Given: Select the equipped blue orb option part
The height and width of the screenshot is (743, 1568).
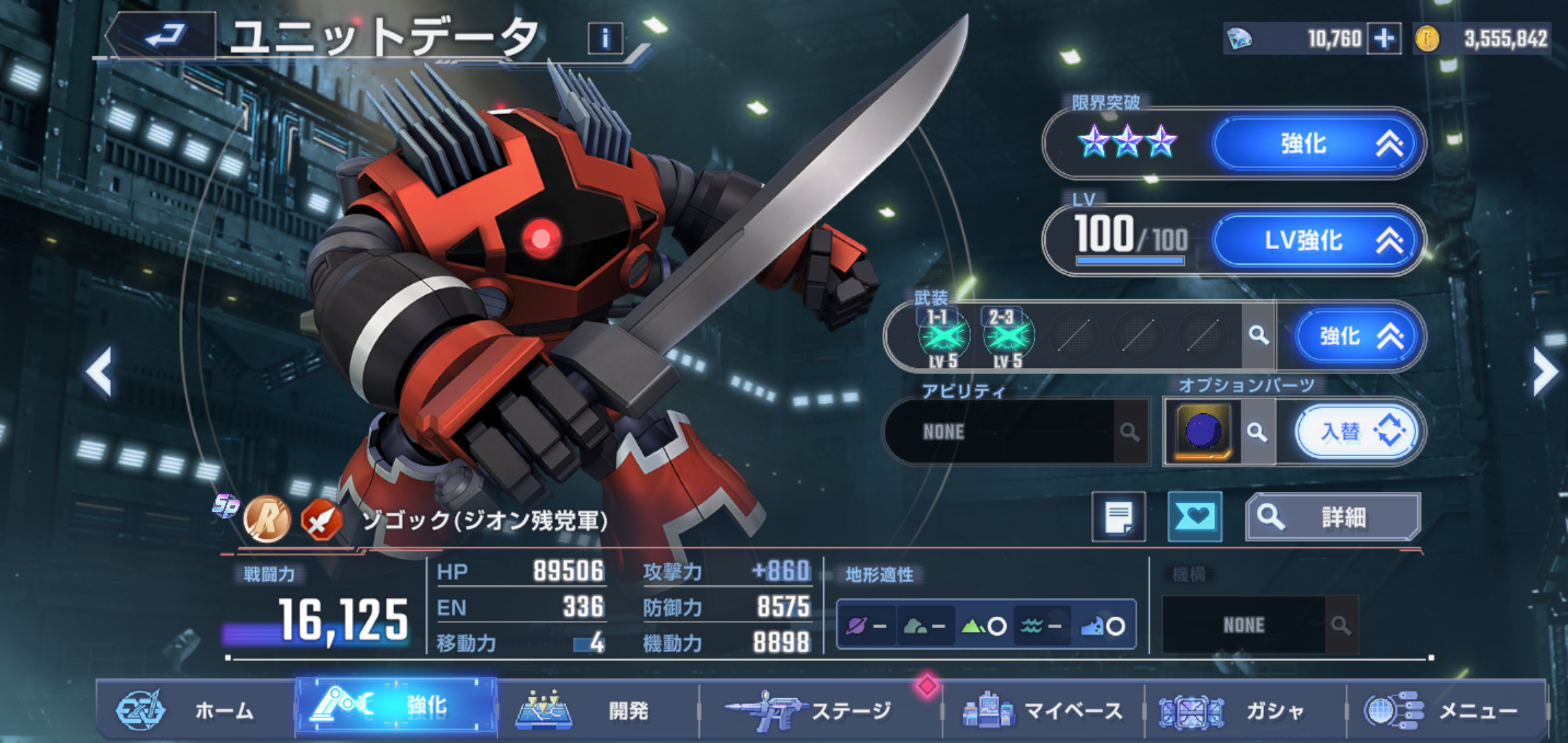Looking at the screenshot, I should pos(1203,432).
